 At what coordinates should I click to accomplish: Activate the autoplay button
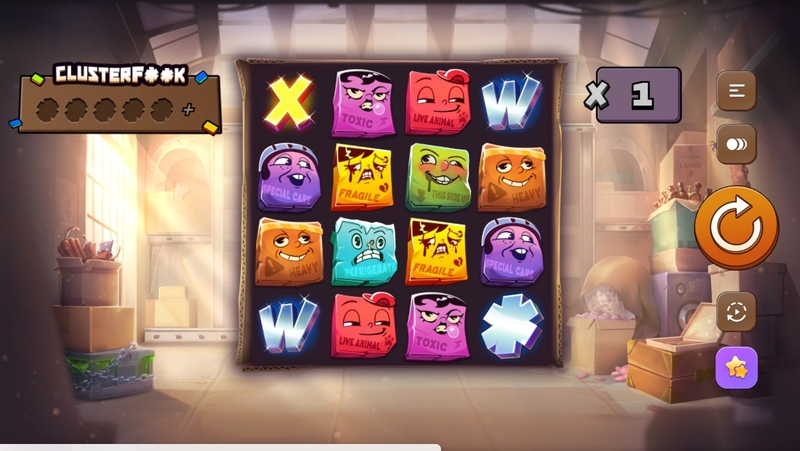pos(736,312)
